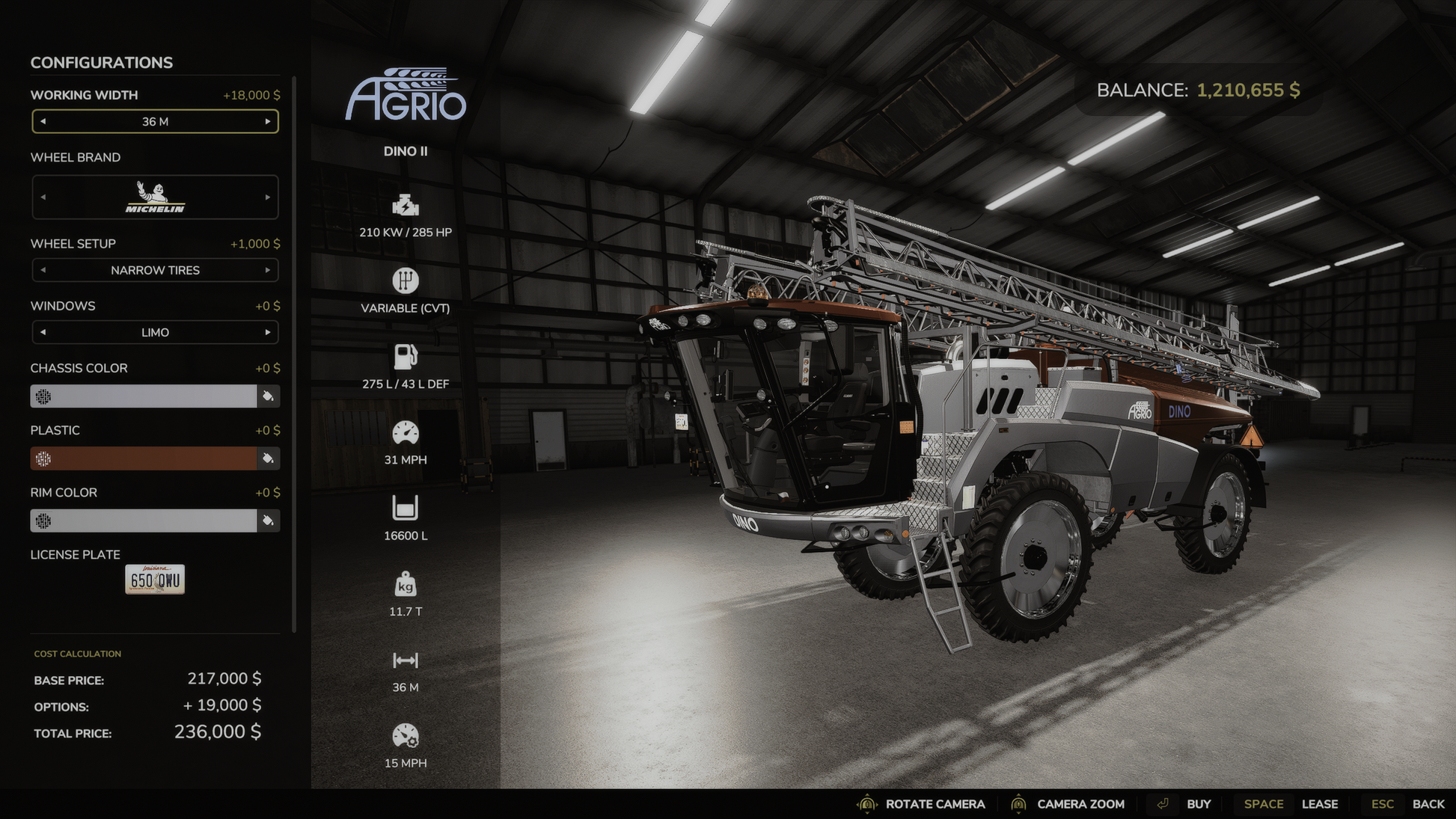This screenshot has height=819, width=1456.
Task: Go back from the configuration screen
Action: (1428, 804)
